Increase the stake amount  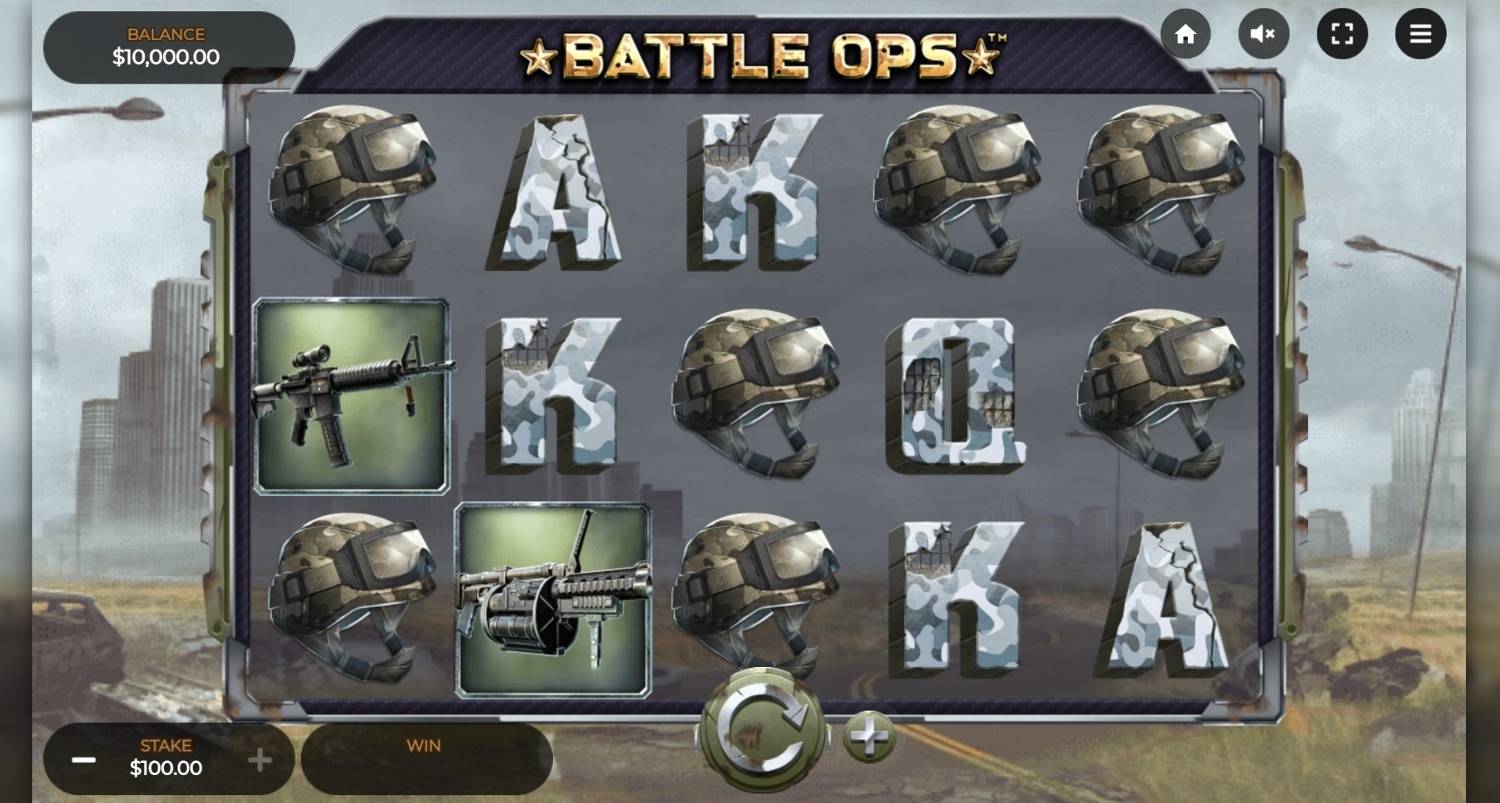point(260,760)
